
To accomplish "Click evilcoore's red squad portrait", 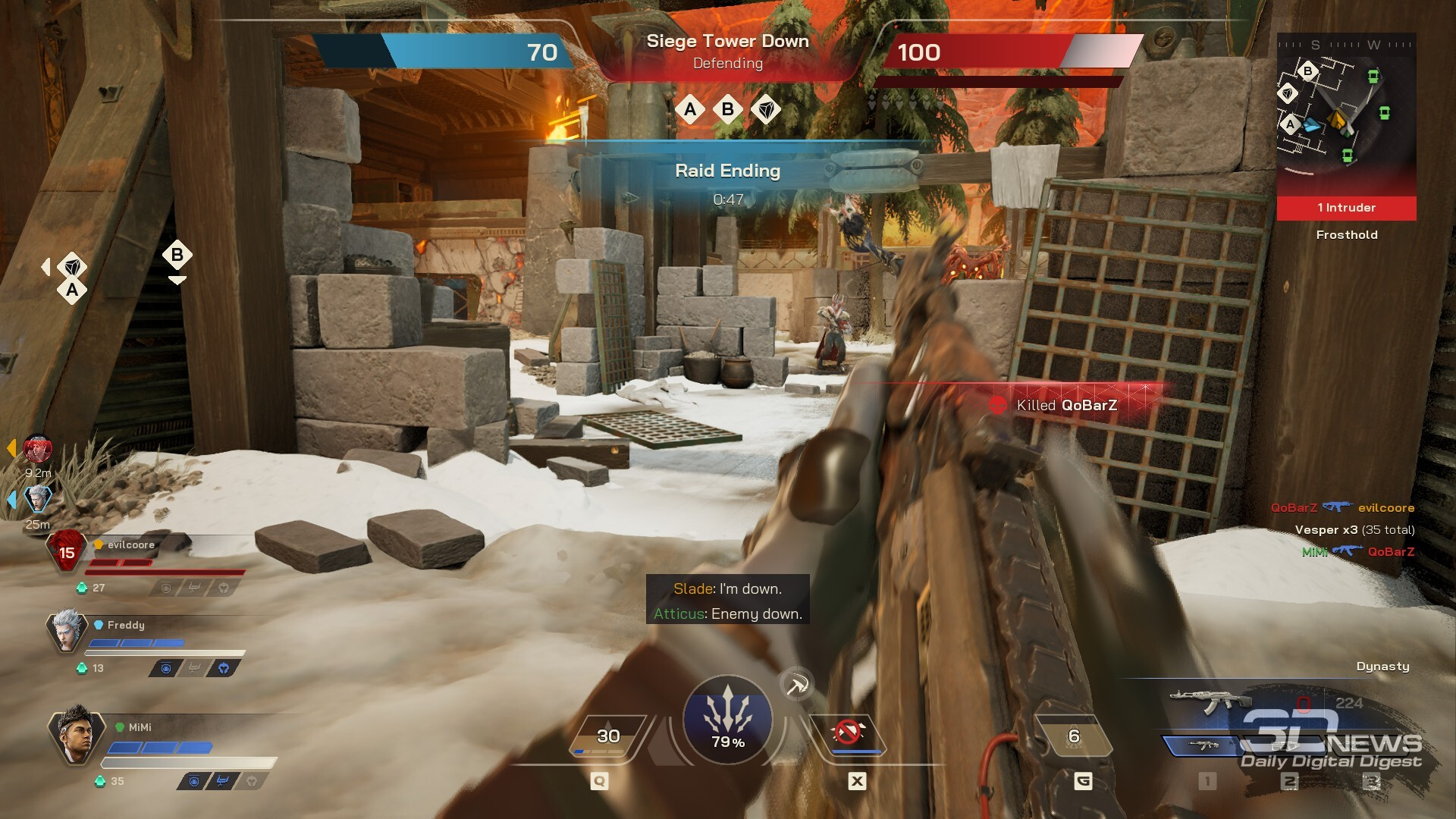I will (67, 552).
